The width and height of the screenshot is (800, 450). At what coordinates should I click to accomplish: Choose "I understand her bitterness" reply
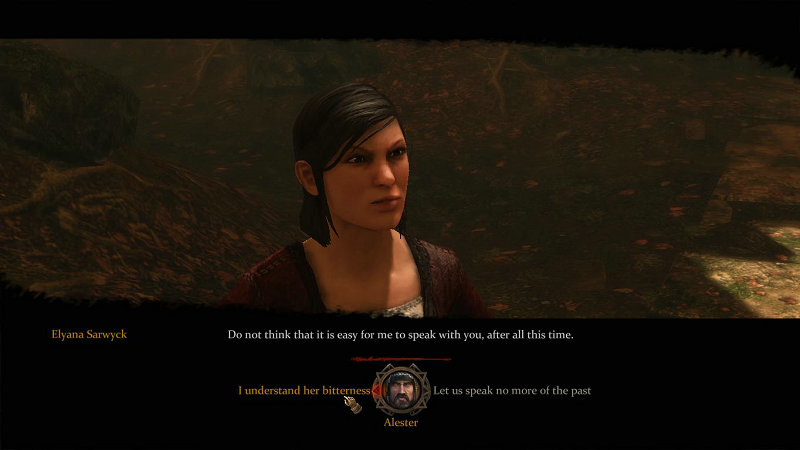[303, 390]
